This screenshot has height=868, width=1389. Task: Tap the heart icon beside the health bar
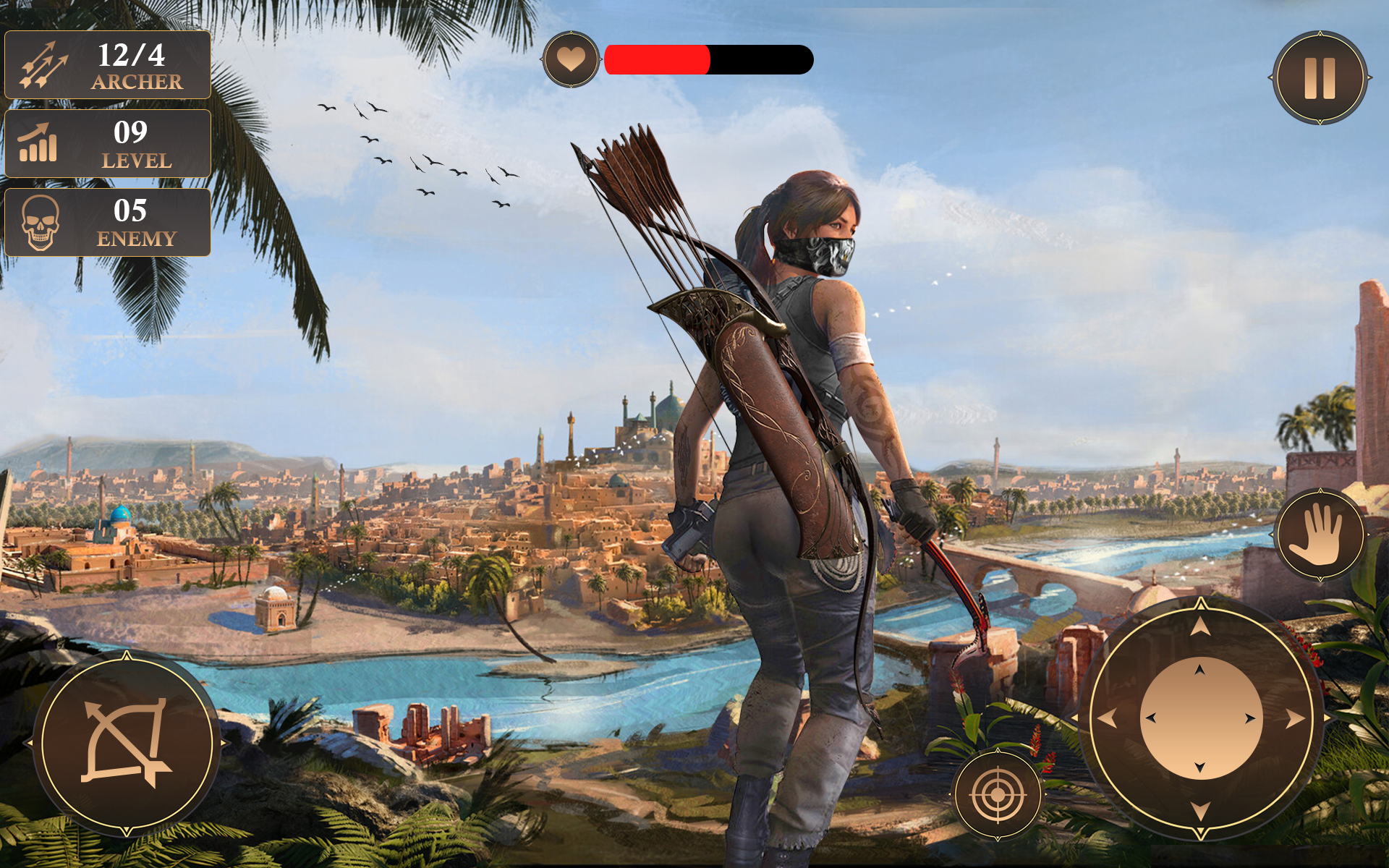(x=572, y=58)
